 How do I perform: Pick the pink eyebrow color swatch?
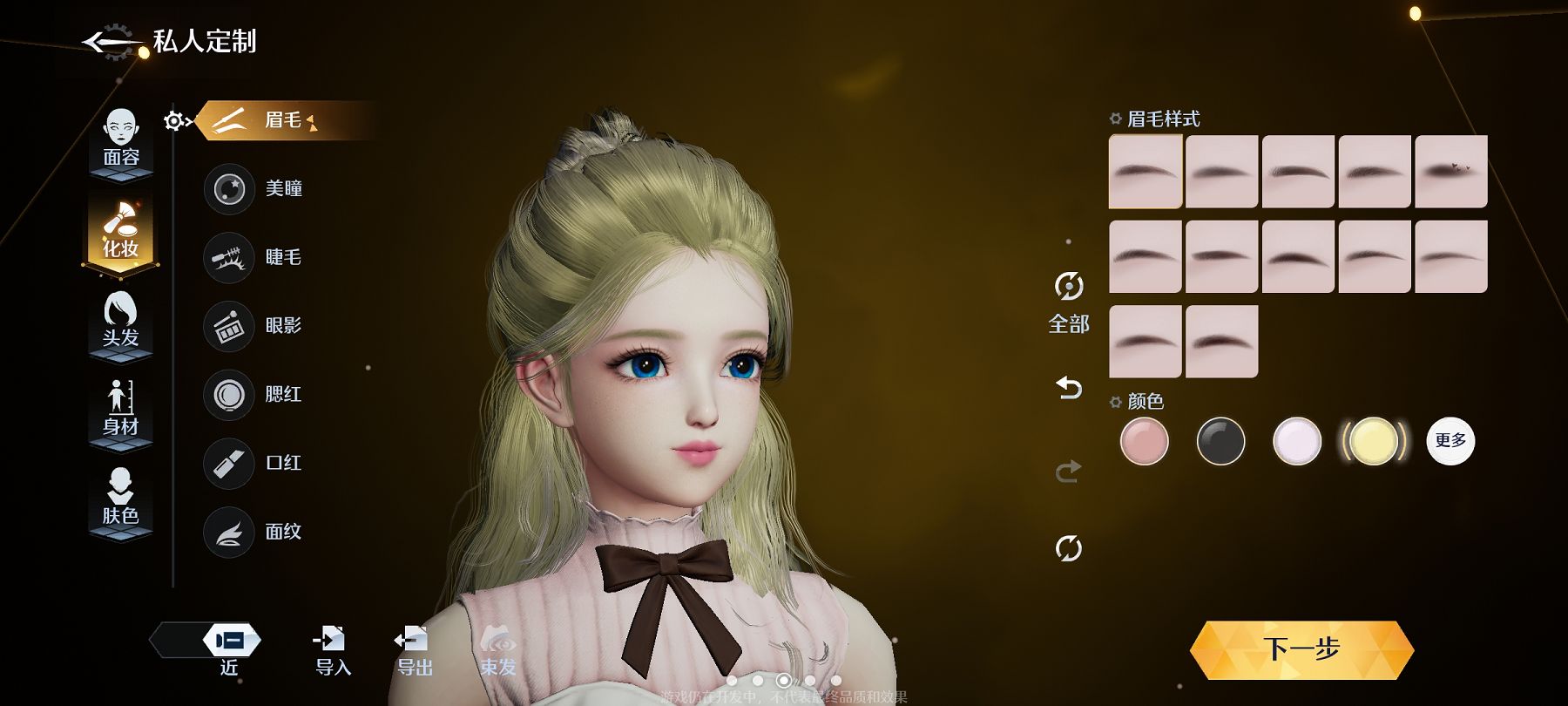[x=1144, y=441]
